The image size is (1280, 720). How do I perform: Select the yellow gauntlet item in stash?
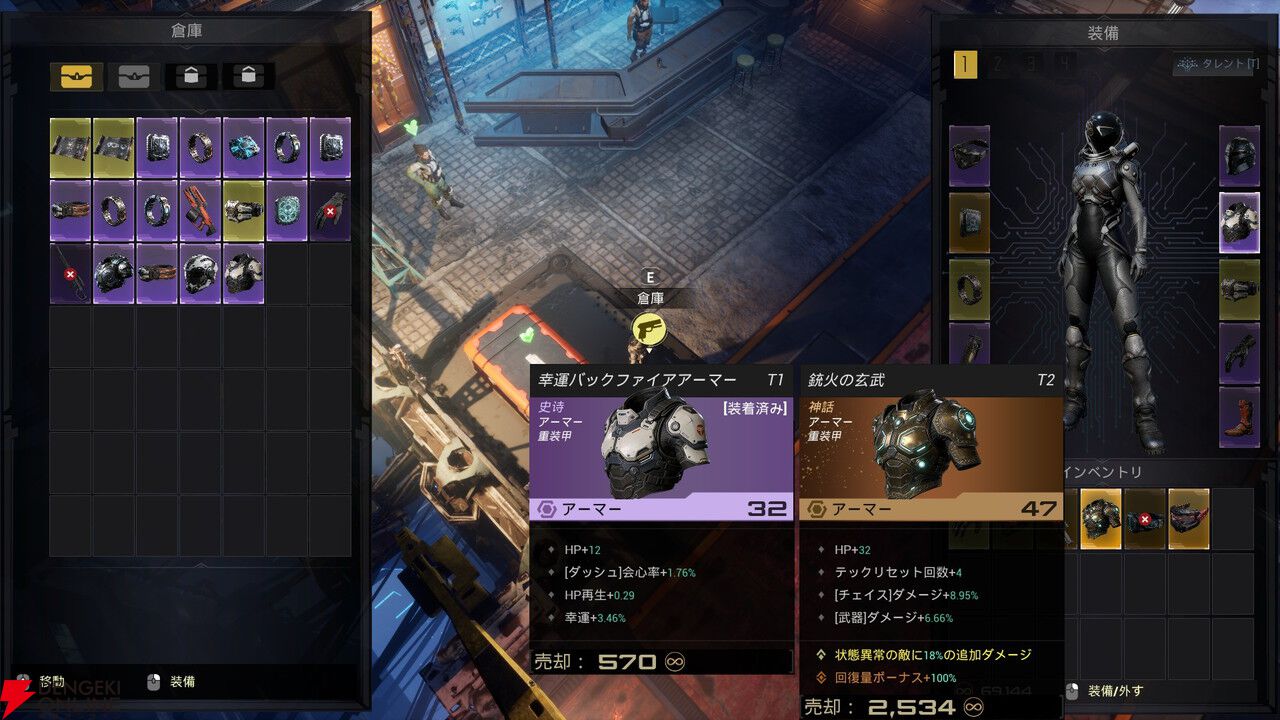pos(243,211)
